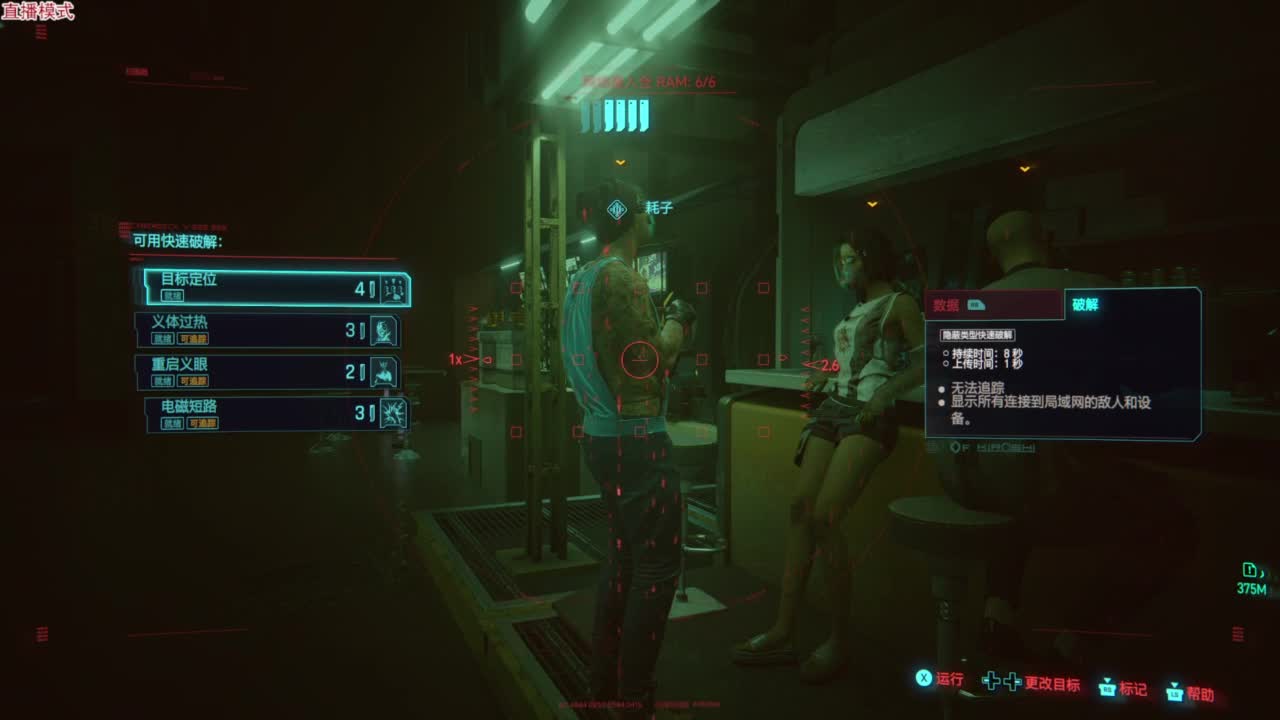Switch to the 数据 tab

coord(993,305)
